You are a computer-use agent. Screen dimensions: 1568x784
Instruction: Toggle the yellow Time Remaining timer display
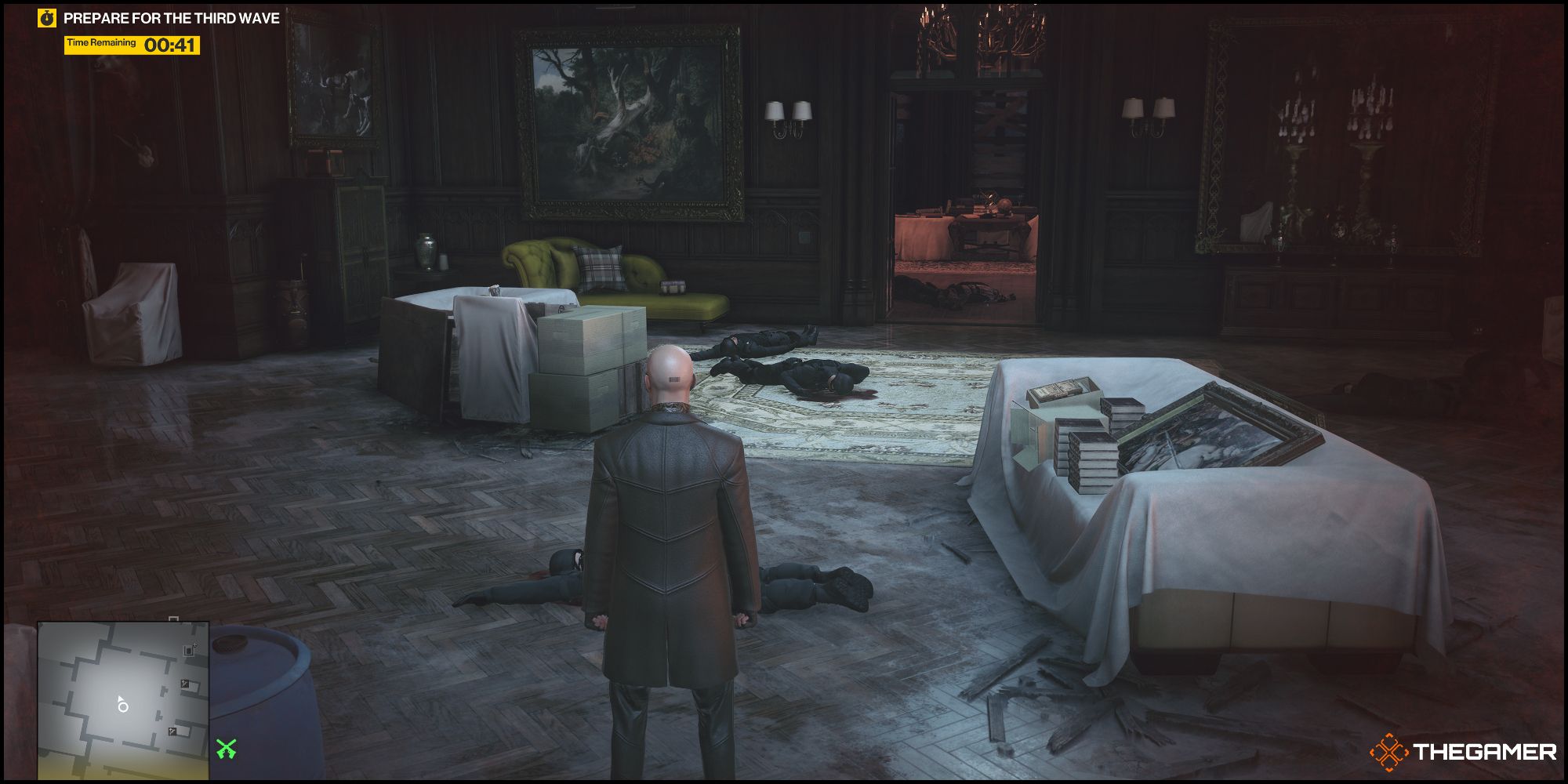click(130, 47)
